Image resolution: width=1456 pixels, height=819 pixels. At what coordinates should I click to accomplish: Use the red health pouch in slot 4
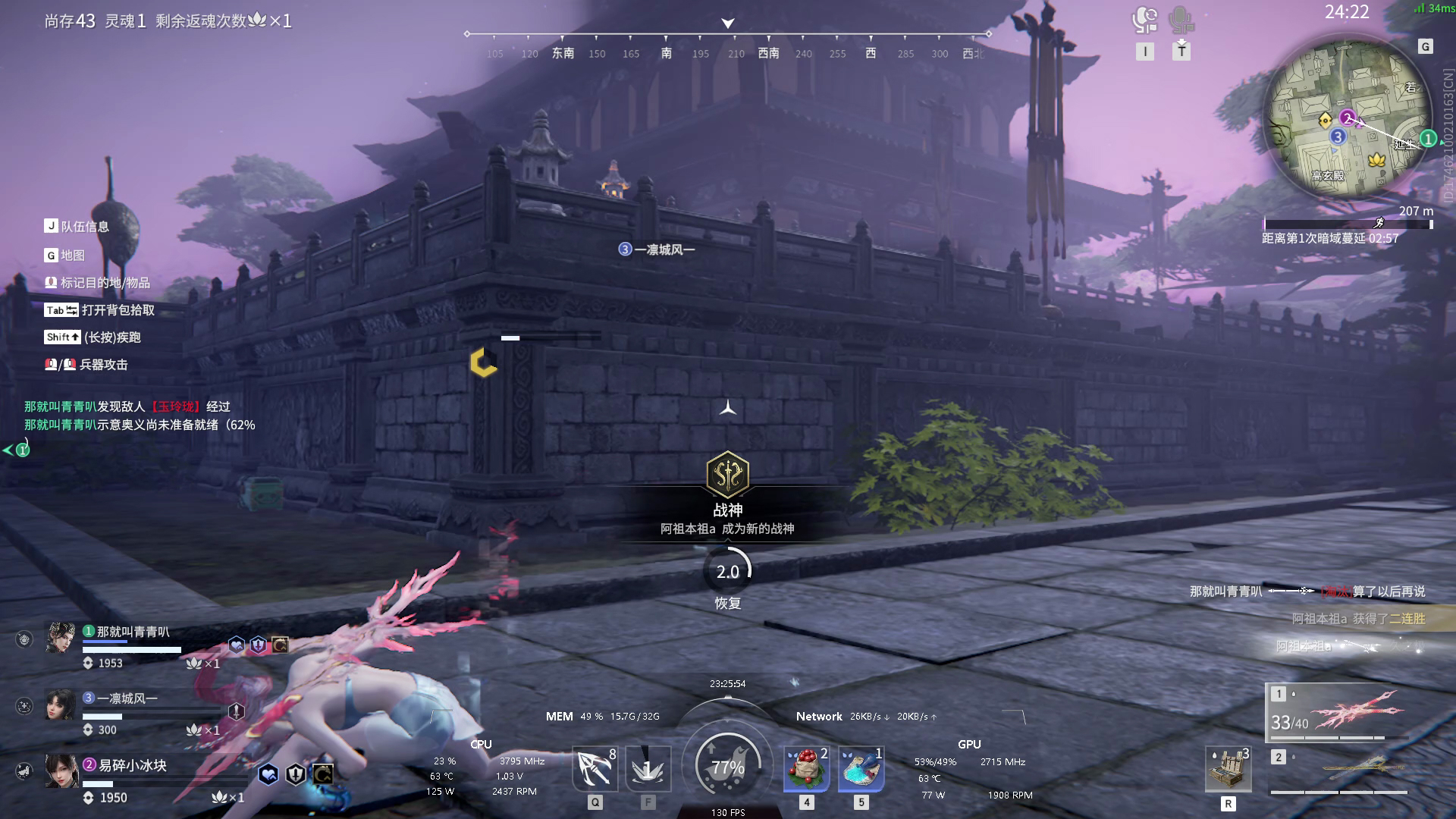coord(806,768)
